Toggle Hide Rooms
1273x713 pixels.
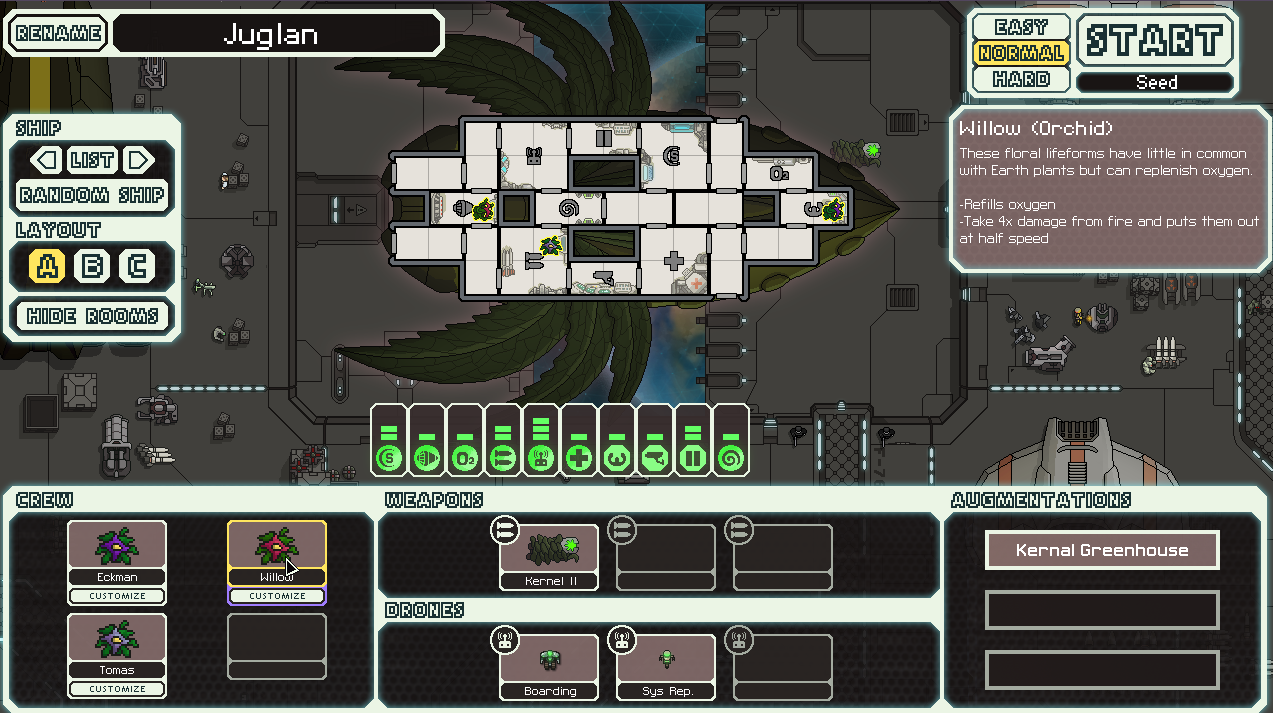[x=92, y=316]
